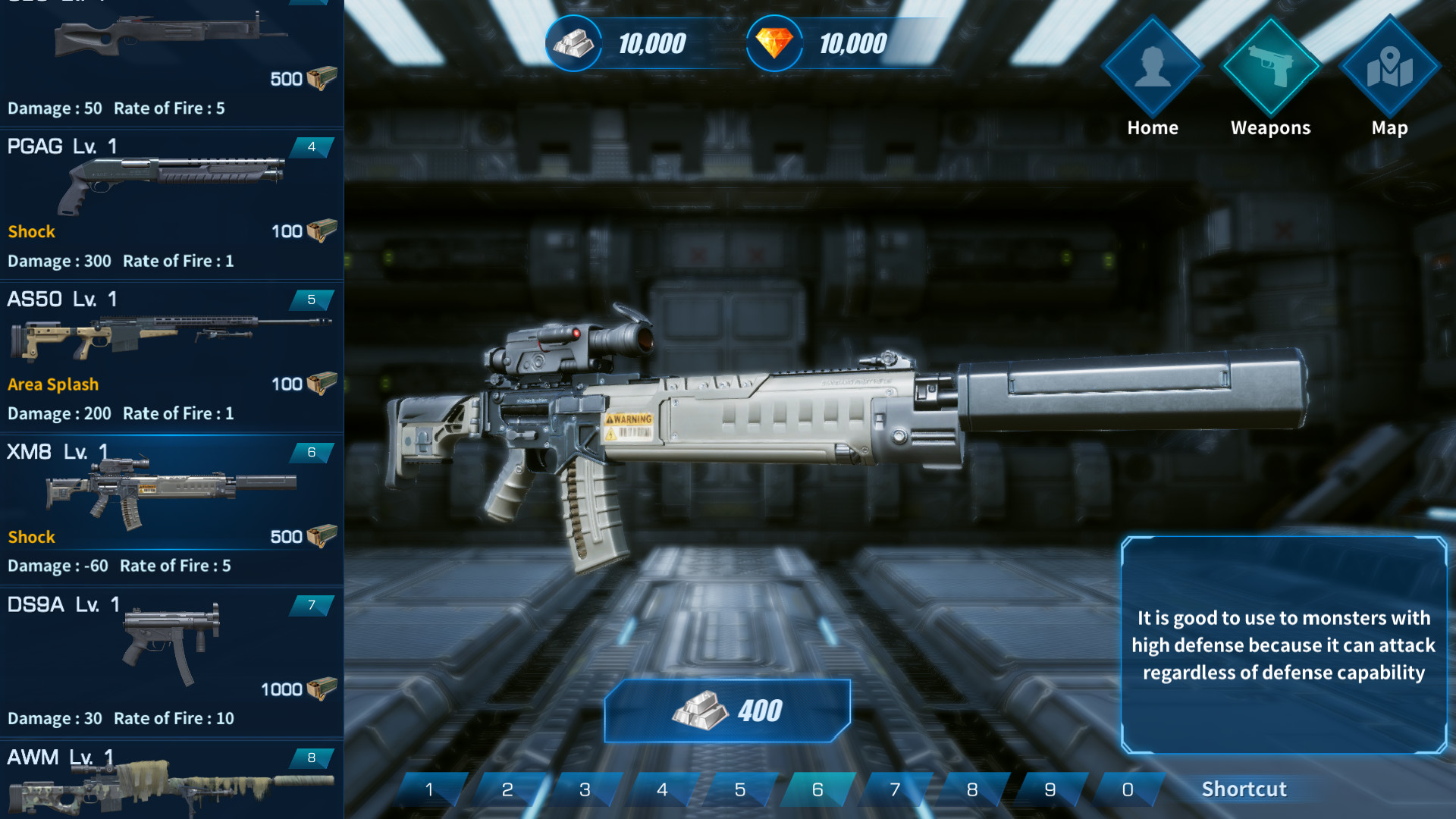Open slot number 6 on the shortcut bar
This screenshot has width=1456, height=819.
pyautogui.click(x=817, y=789)
